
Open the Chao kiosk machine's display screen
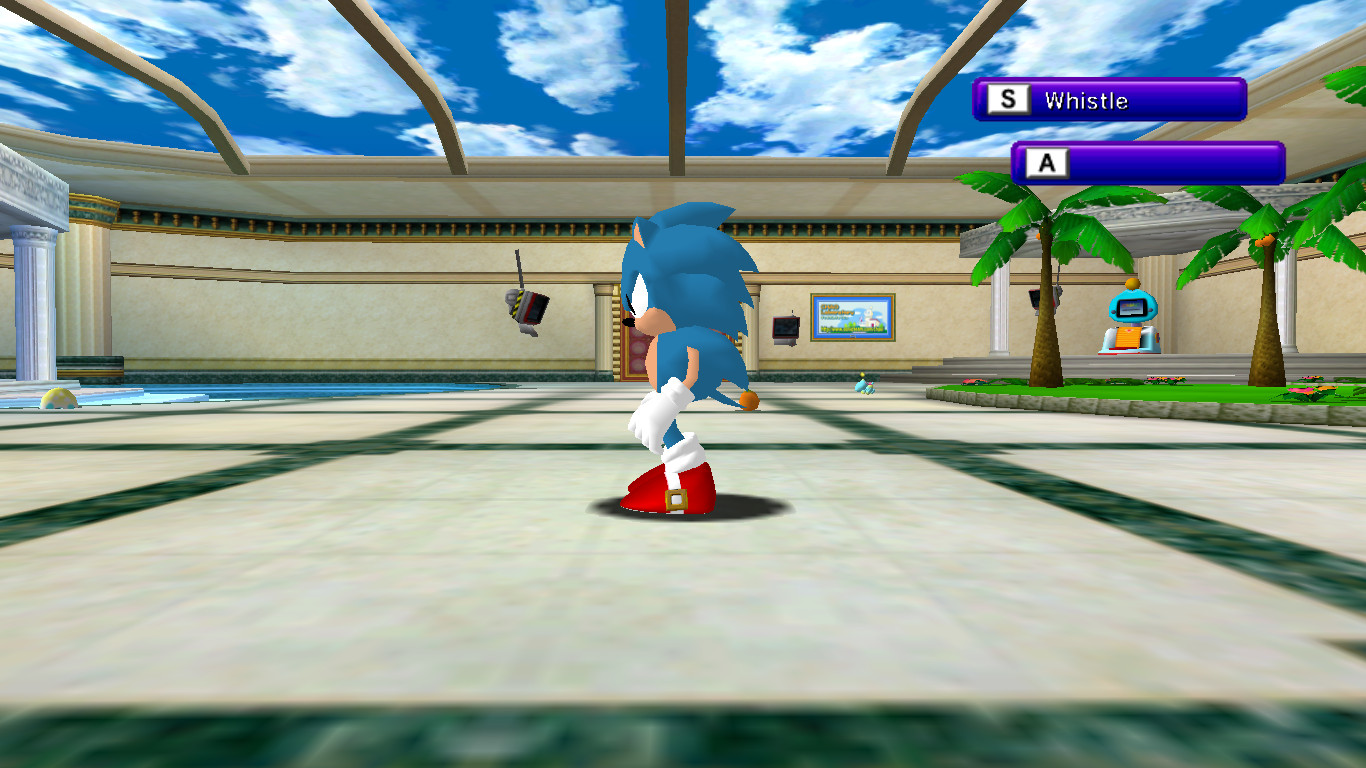[x=1132, y=307]
